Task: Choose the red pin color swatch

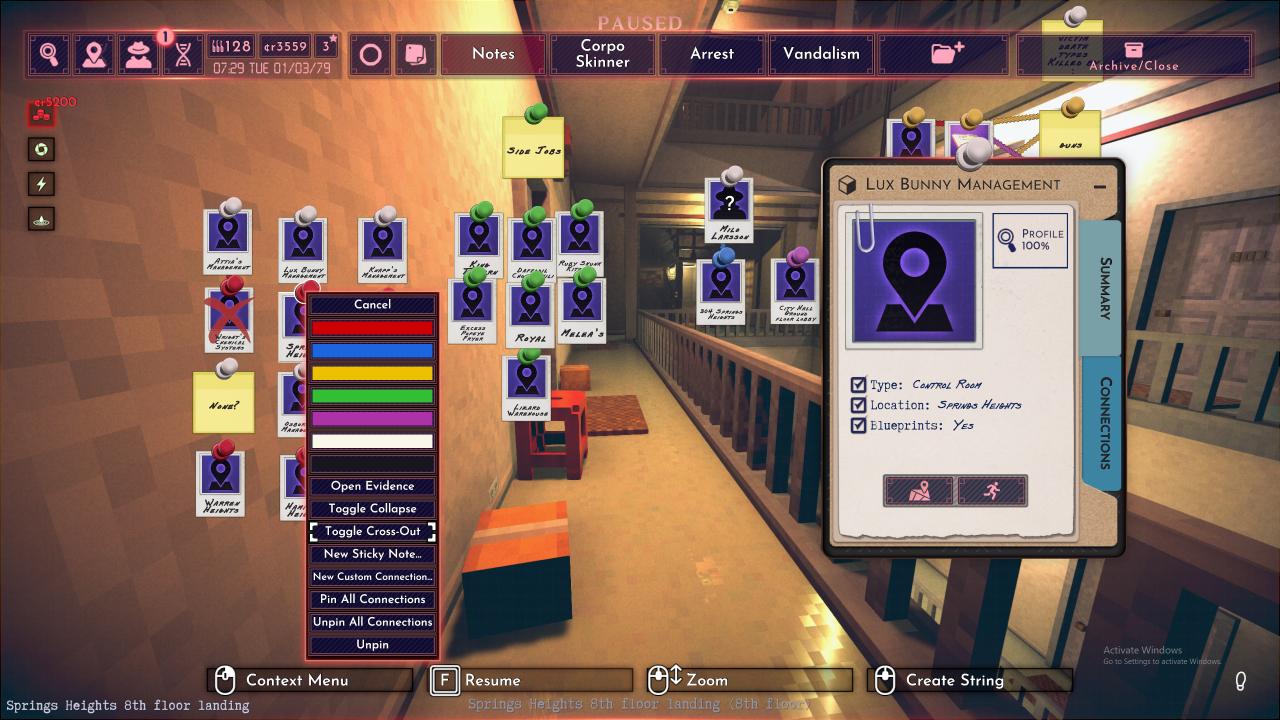Action: 372,328
